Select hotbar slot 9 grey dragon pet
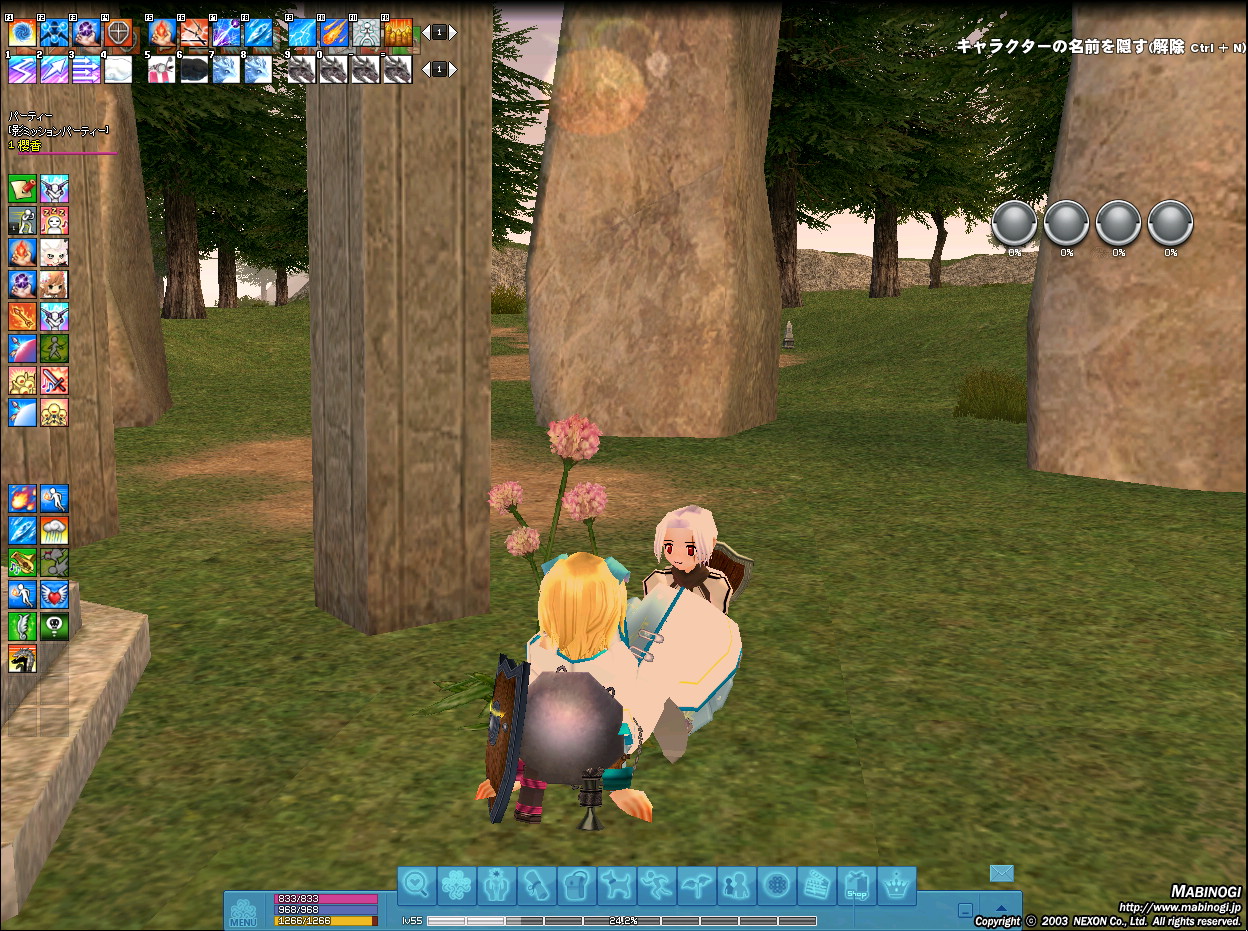Viewport: 1248px width, 931px height. coord(302,69)
